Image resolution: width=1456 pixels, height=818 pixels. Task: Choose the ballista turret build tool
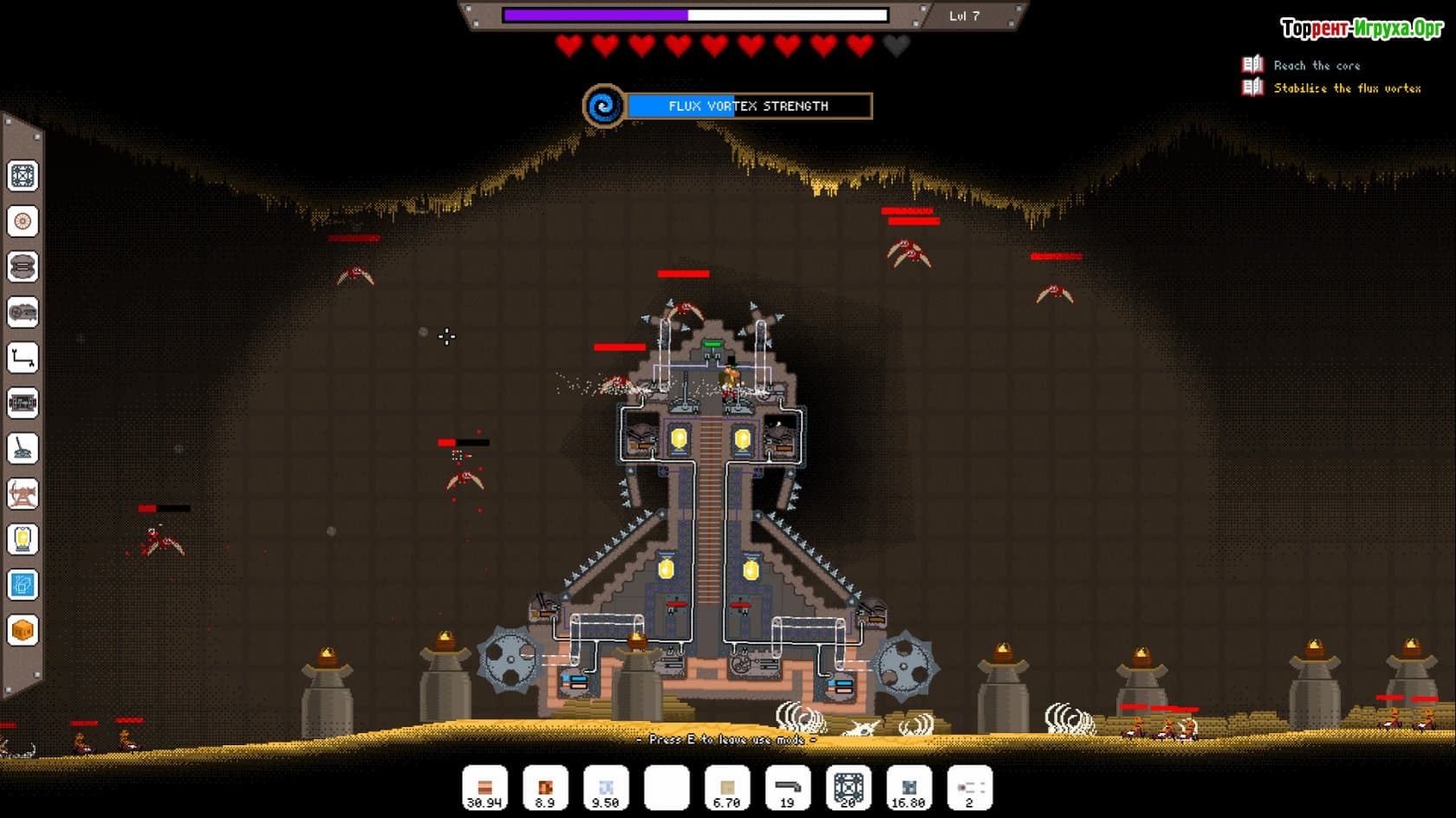23,494
